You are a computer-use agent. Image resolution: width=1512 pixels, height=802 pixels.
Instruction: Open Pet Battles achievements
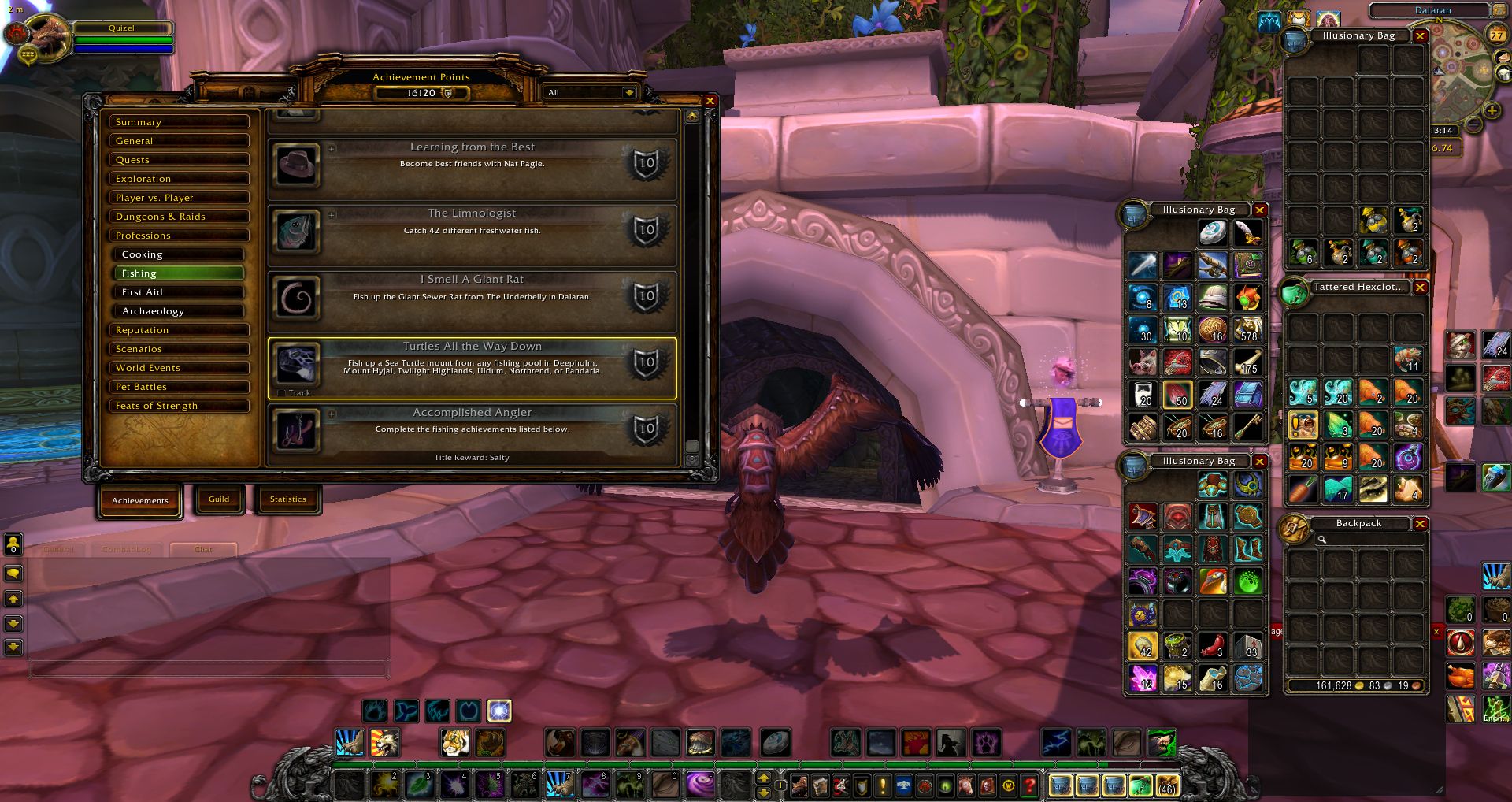(x=180, y=387)
